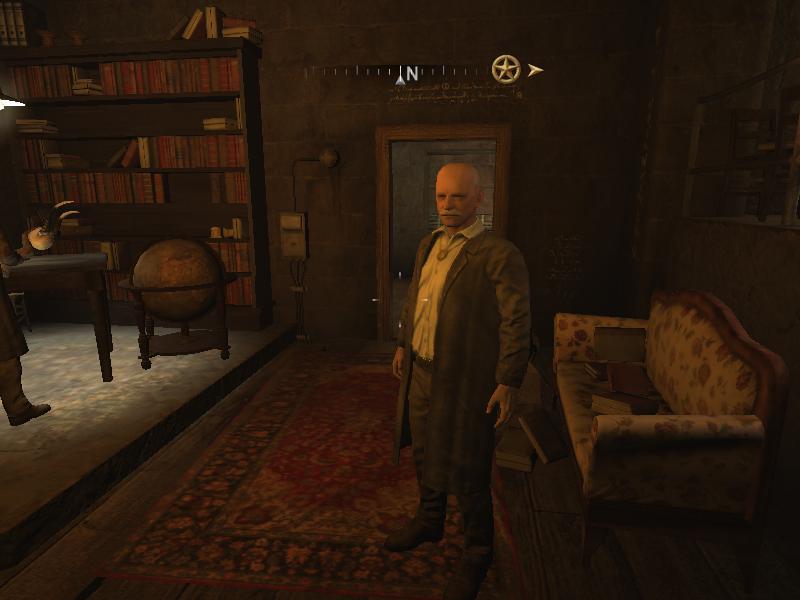Image resolution: width=800 pixels, height=600 pixels.
Task: Click the gold arrow beside the star
Action: [x=536, y=70]
